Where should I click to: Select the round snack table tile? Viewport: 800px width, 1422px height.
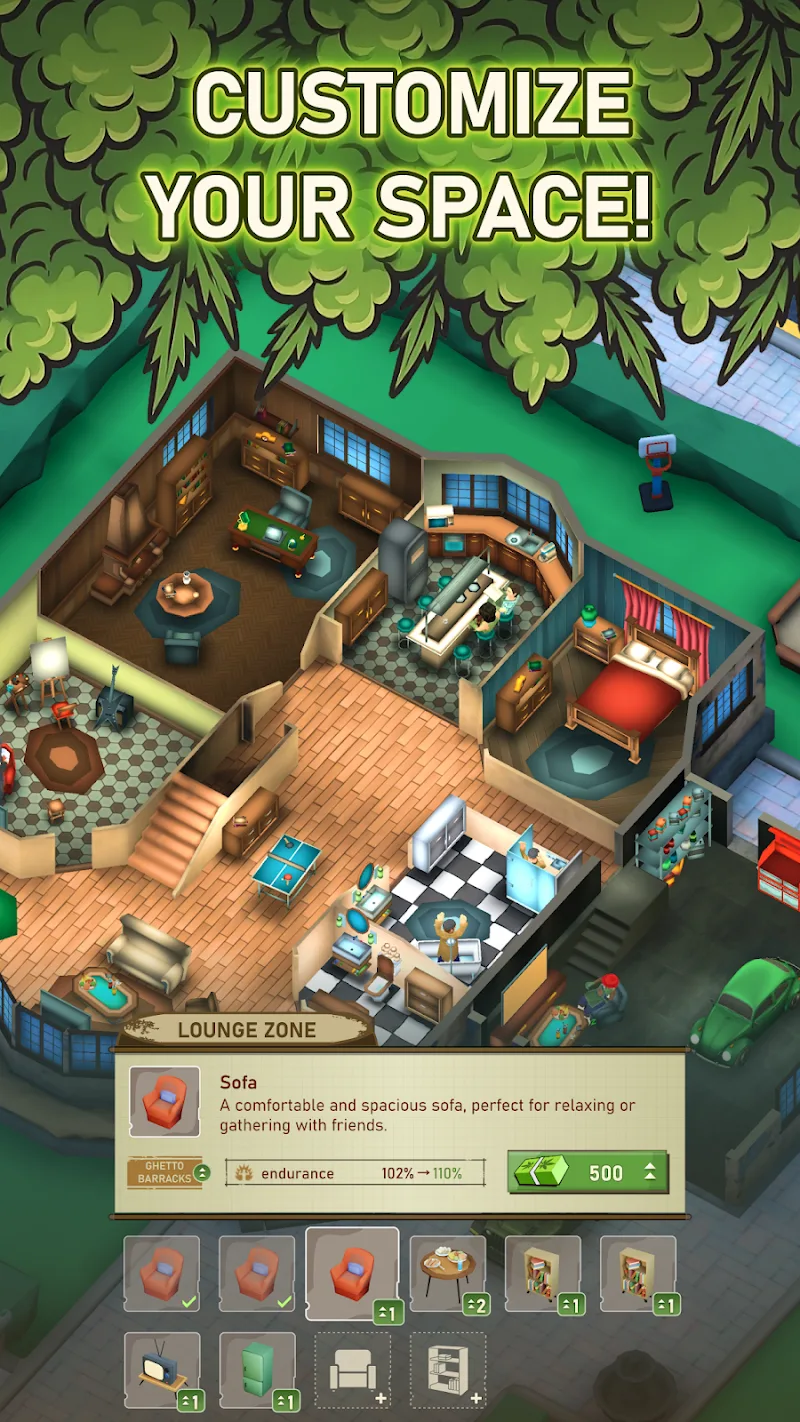447,1273
